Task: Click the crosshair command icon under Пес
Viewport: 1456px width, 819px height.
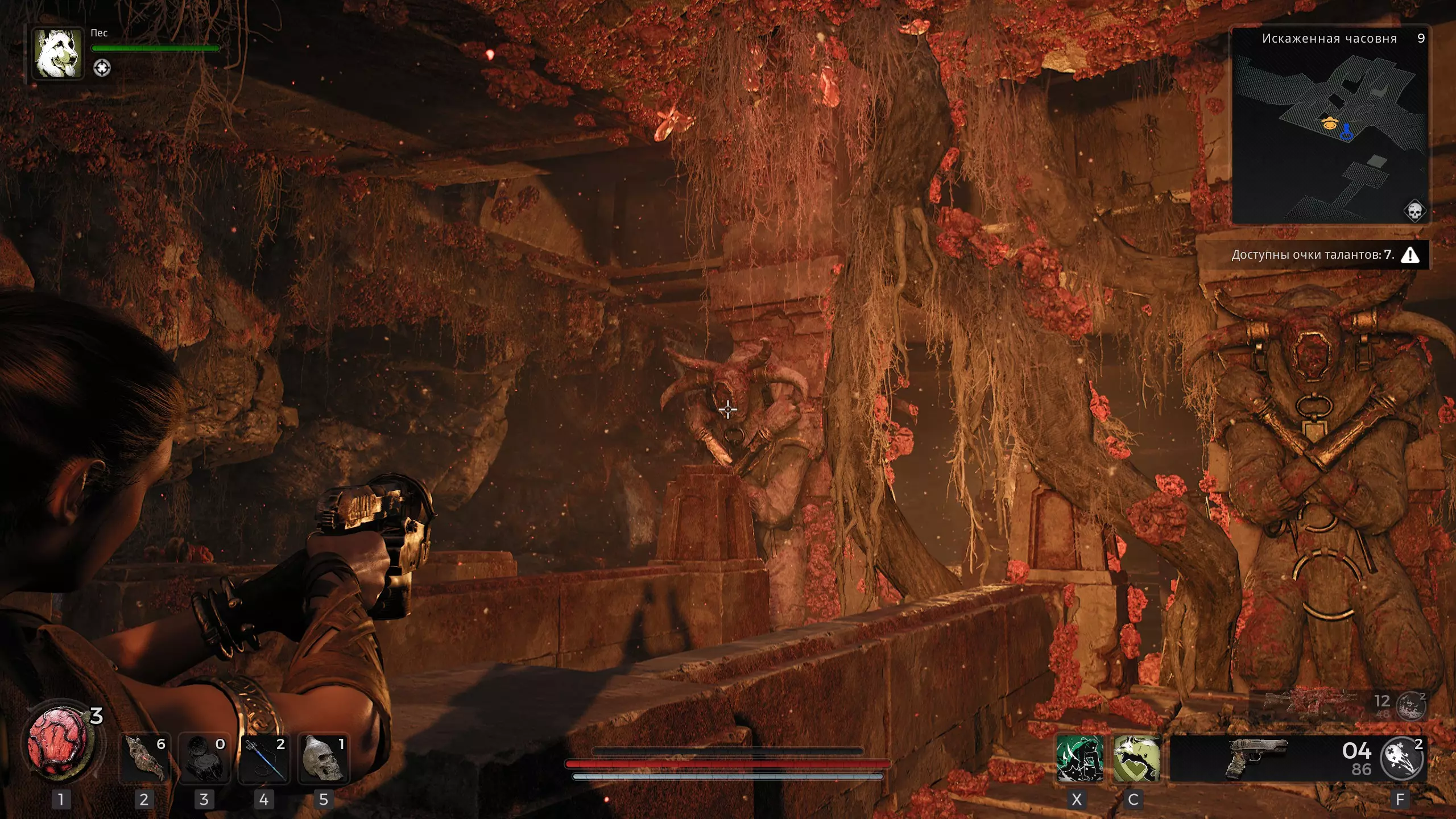Action: click(x=102, y=68)
